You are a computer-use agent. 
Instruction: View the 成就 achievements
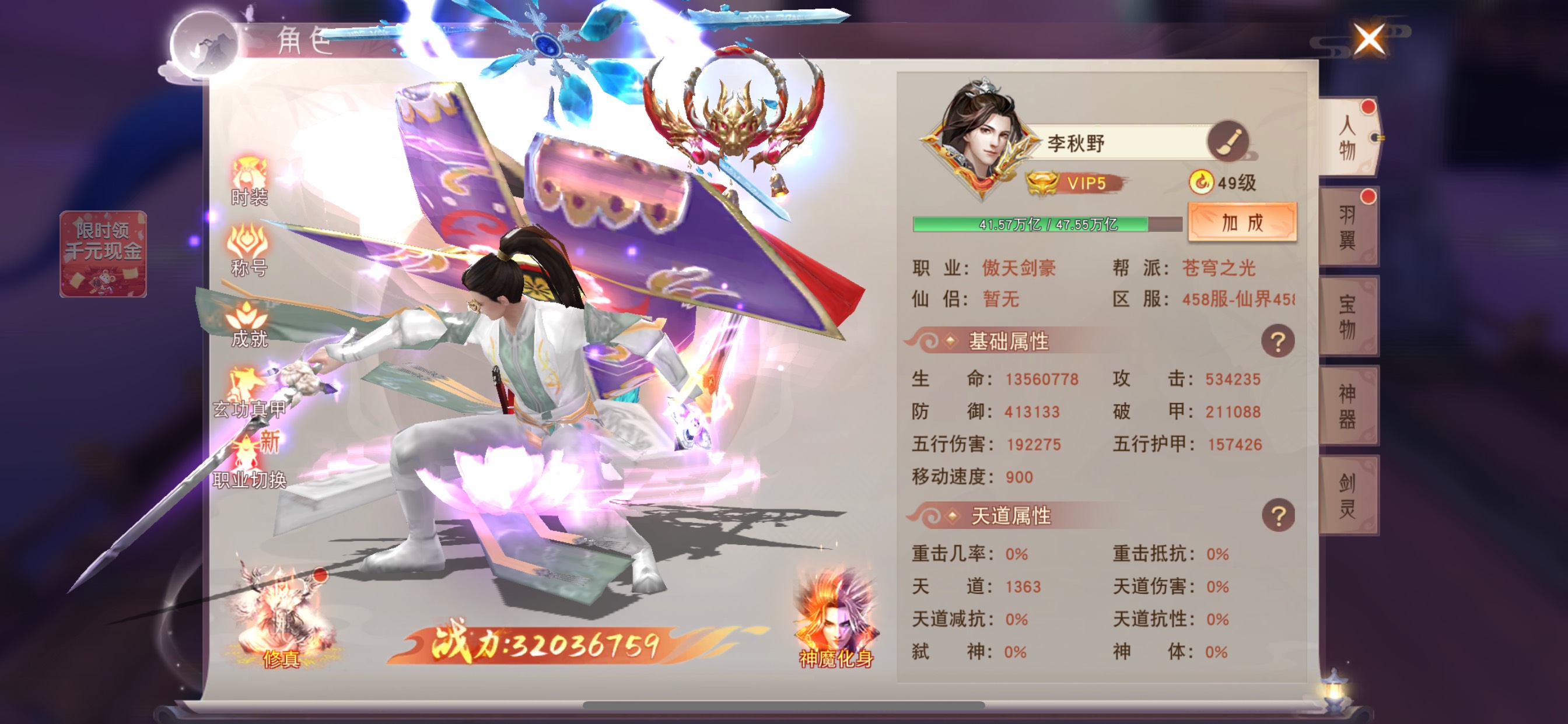(249, 324)
